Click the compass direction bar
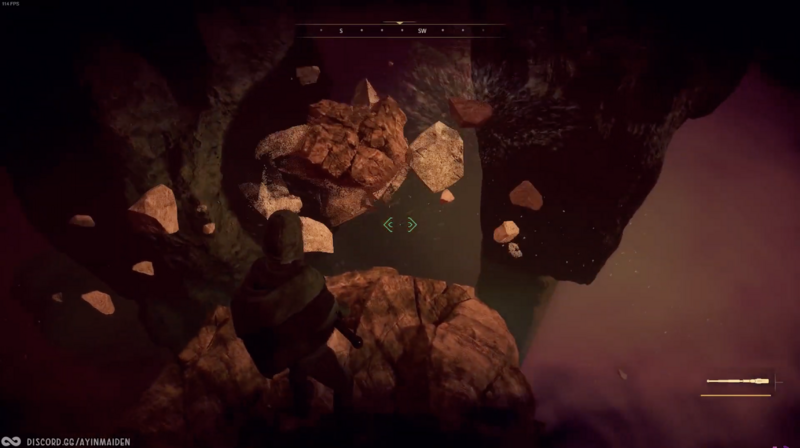 coord(400,31)
